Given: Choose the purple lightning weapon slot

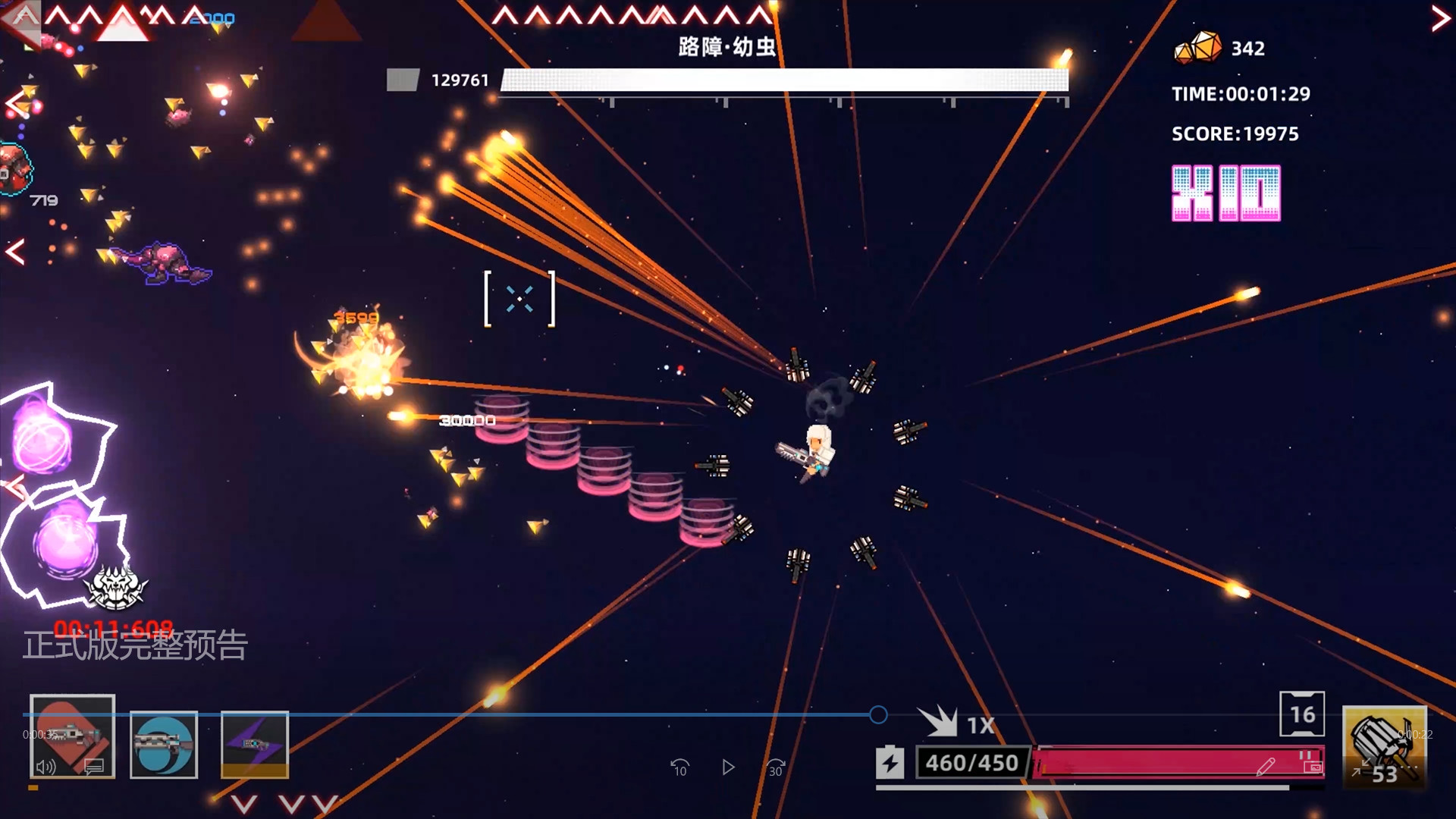Looking at the screenshot, I should tap(254, 744).
